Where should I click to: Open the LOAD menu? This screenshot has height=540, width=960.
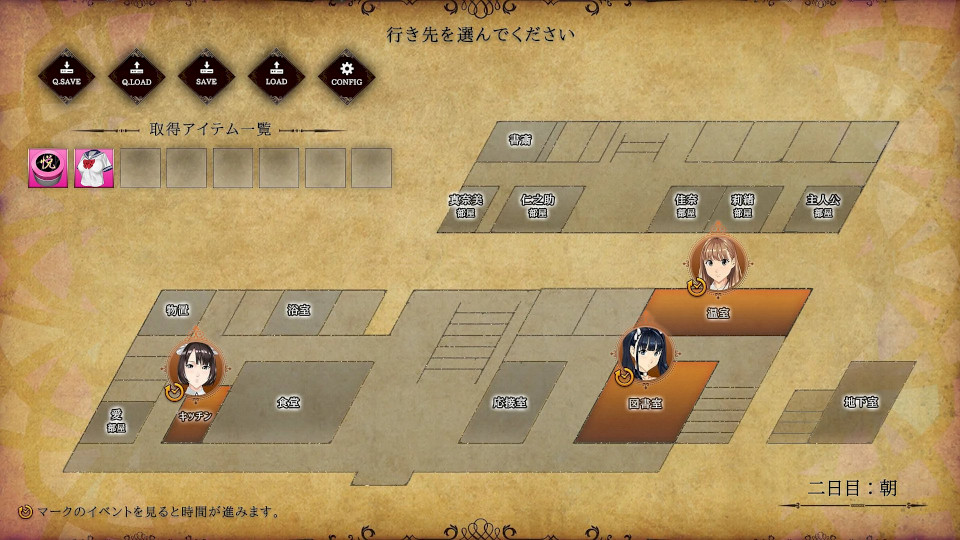coord(276,75)
